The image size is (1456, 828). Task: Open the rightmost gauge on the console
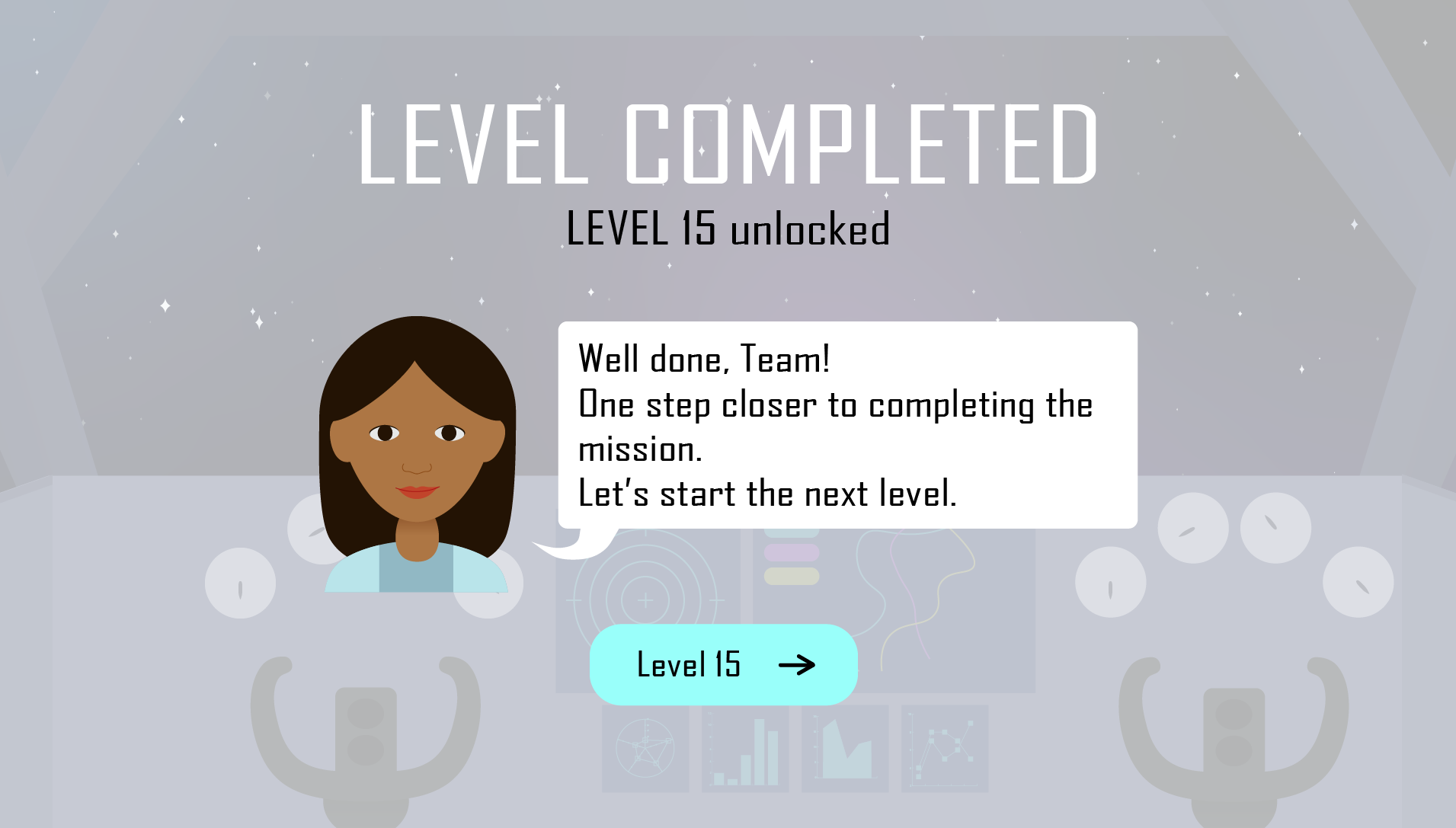click(x=1358, y=582)
